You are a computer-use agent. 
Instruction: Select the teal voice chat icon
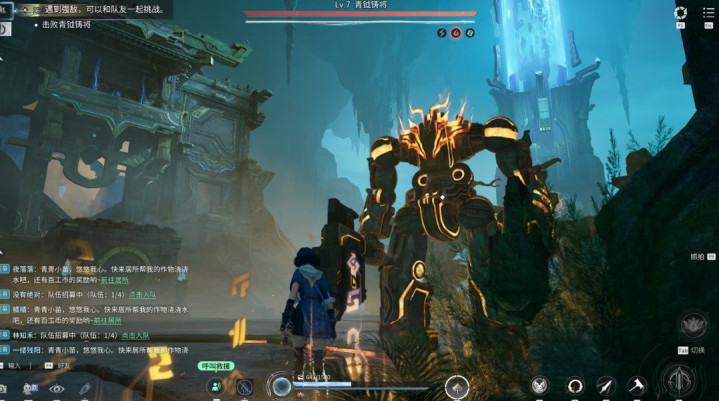tap(215, 387)
